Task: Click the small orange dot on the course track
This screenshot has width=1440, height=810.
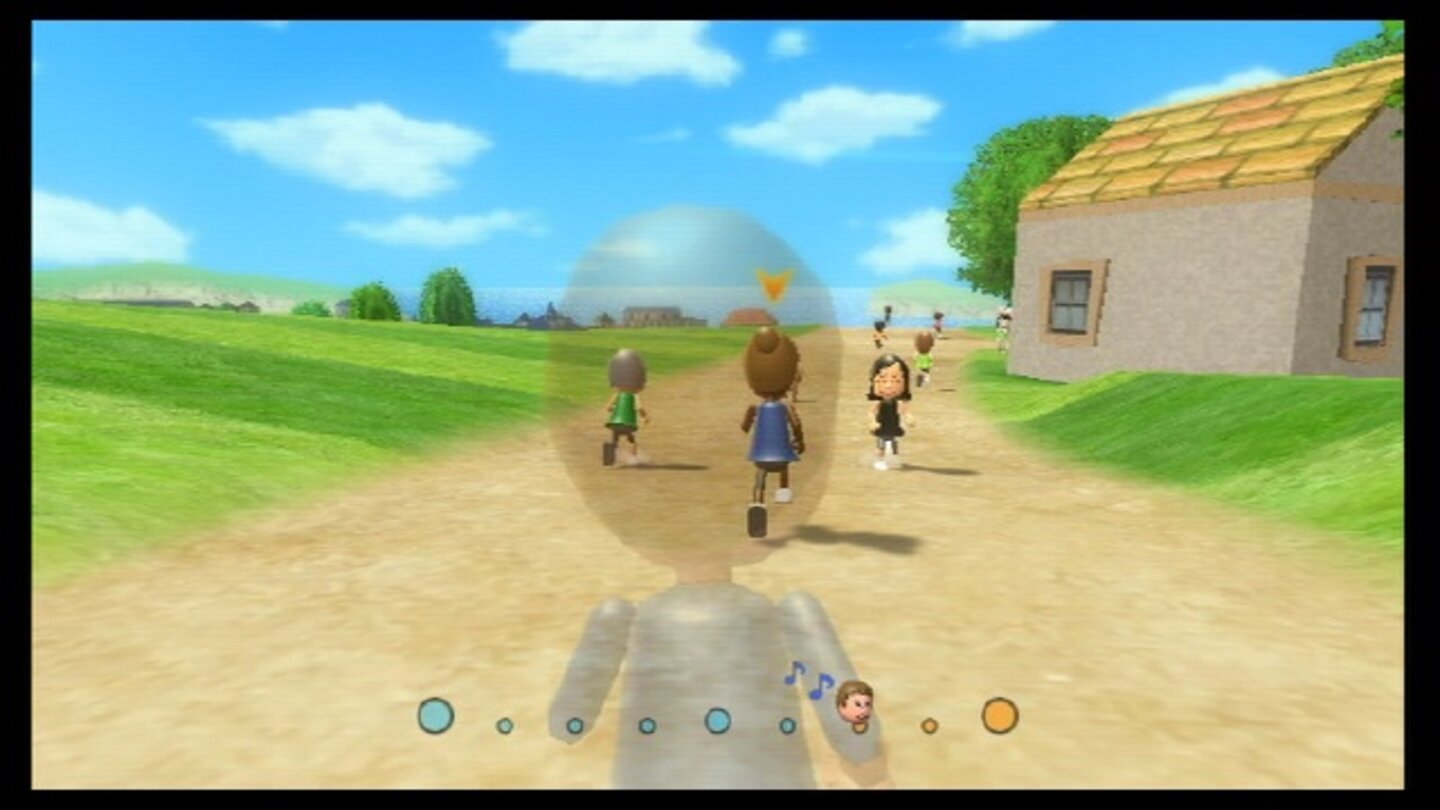Action: point(928,726)
